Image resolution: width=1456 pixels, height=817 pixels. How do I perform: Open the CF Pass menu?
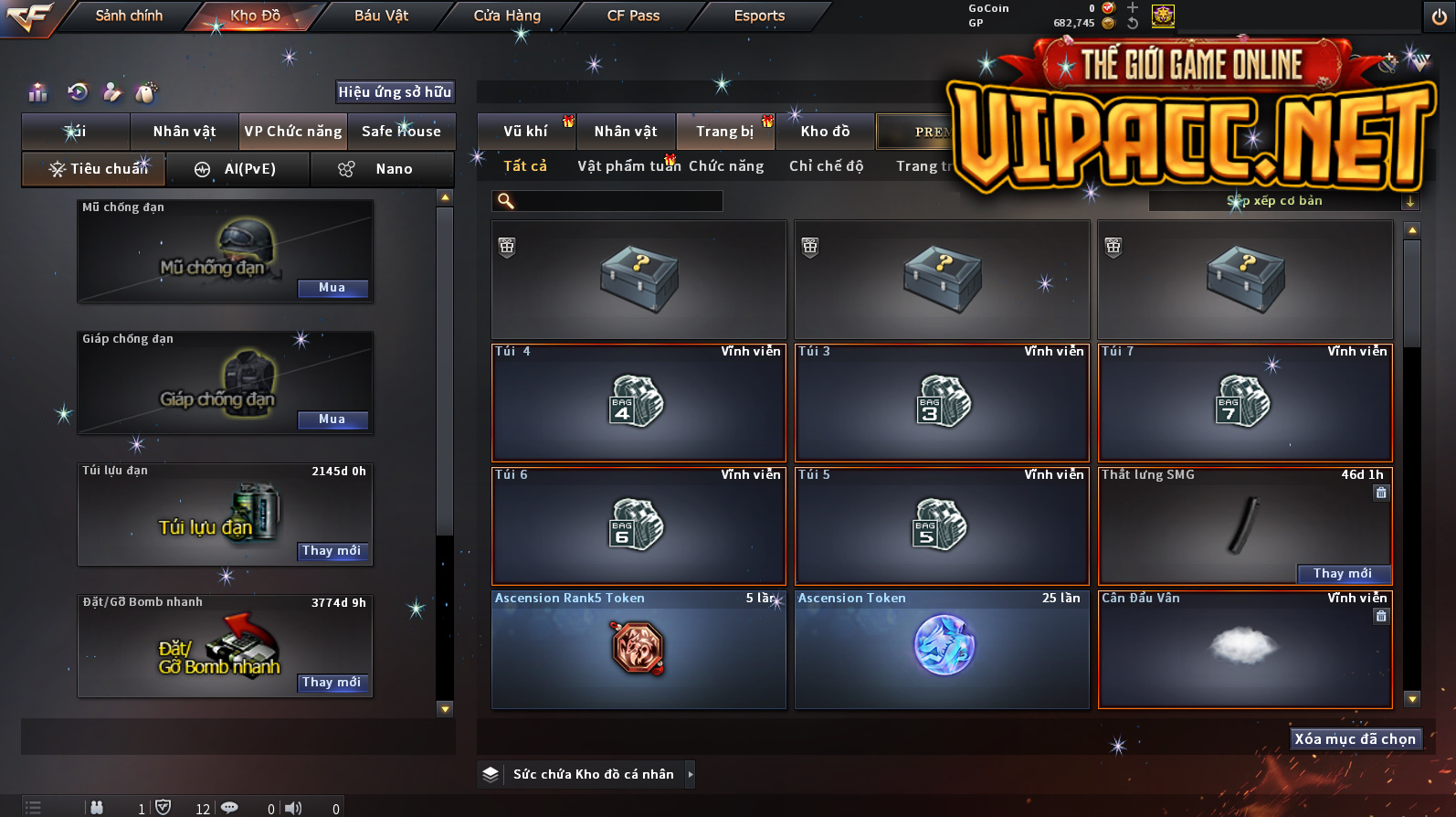click(633, 16)
